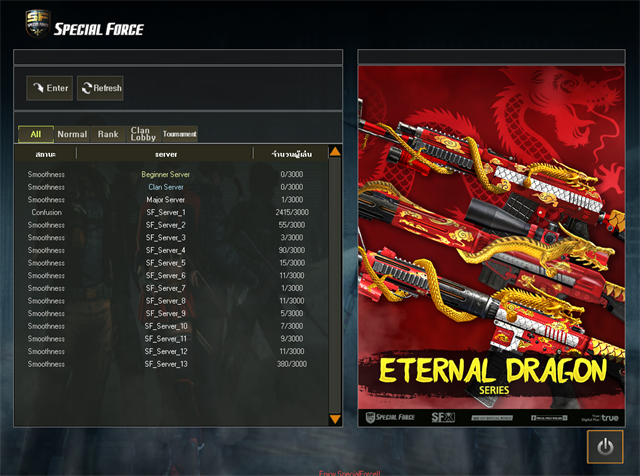Refresh the server list
The width and height of the screenshot is (640, 476).
pos(100,88)
